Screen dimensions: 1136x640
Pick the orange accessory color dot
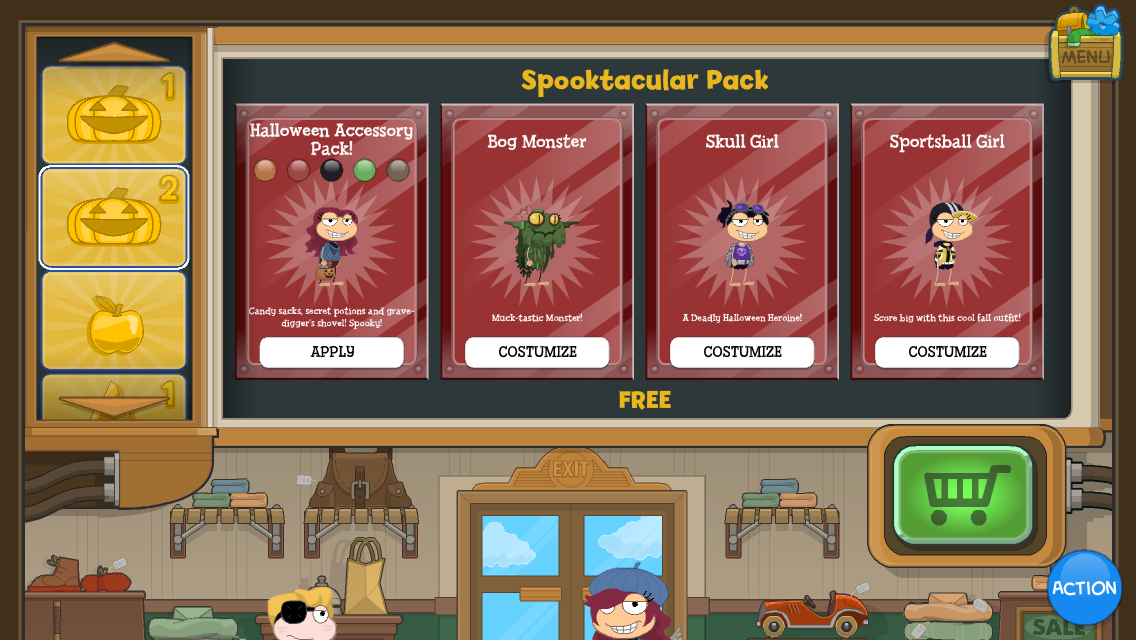coord(265,170)
